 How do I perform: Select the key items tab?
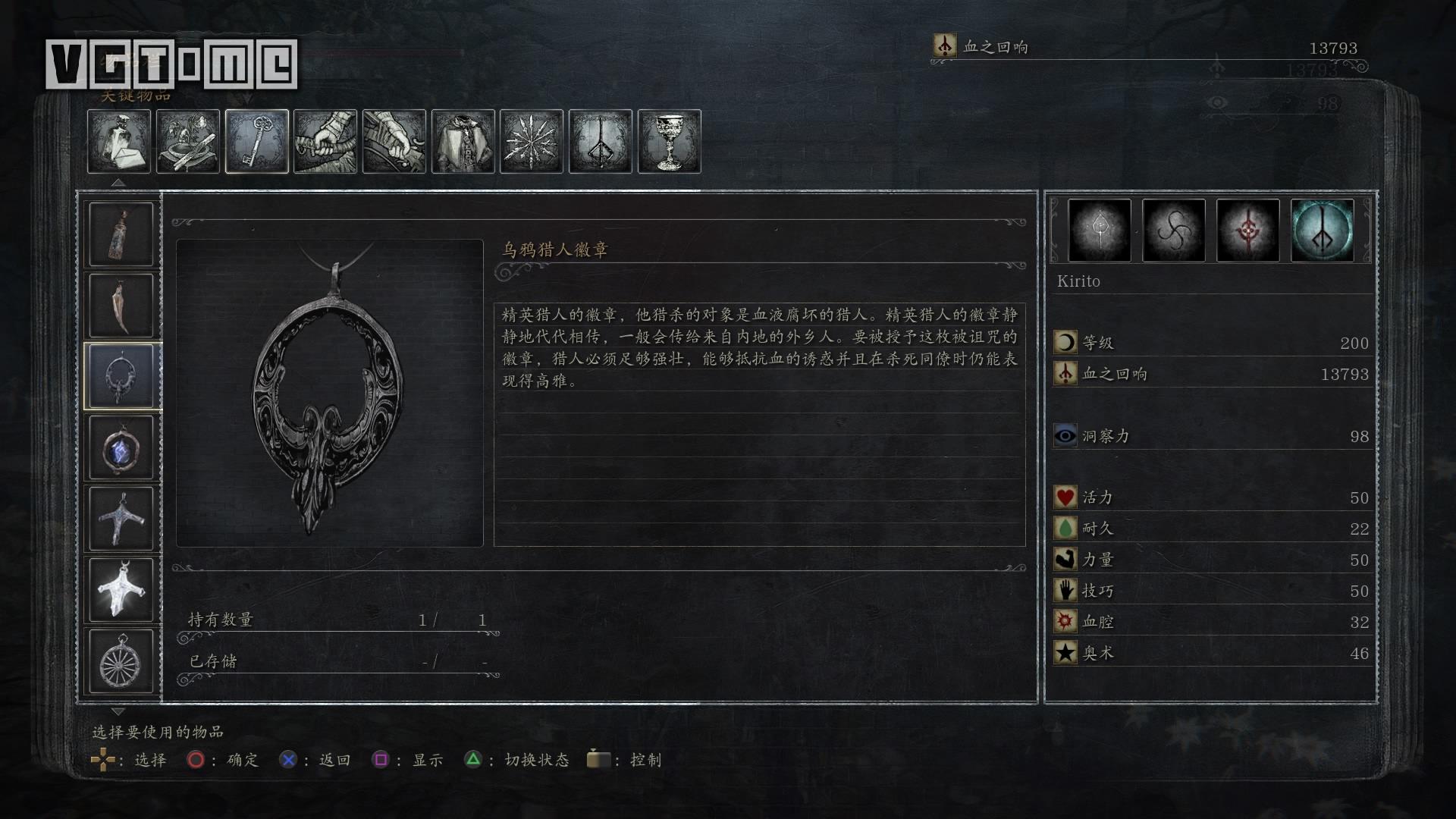click(x=257, y=141)
